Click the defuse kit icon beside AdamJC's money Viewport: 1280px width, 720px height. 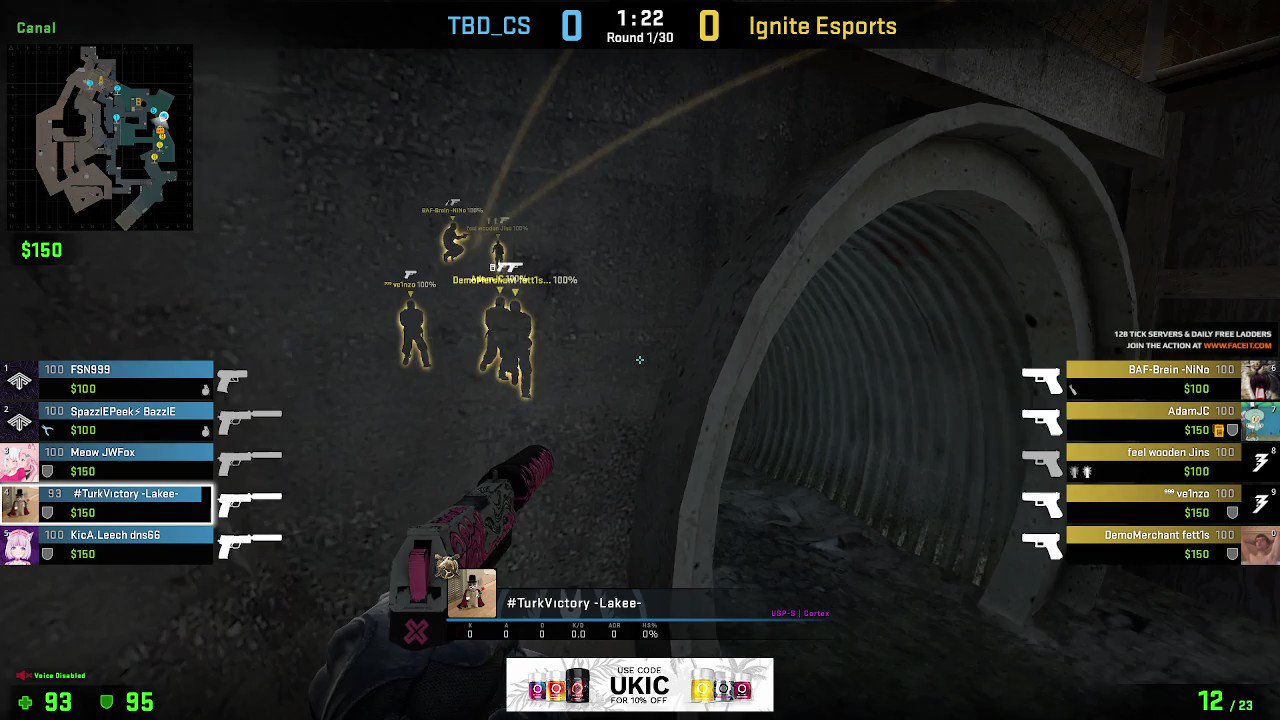pos(1219,430)
